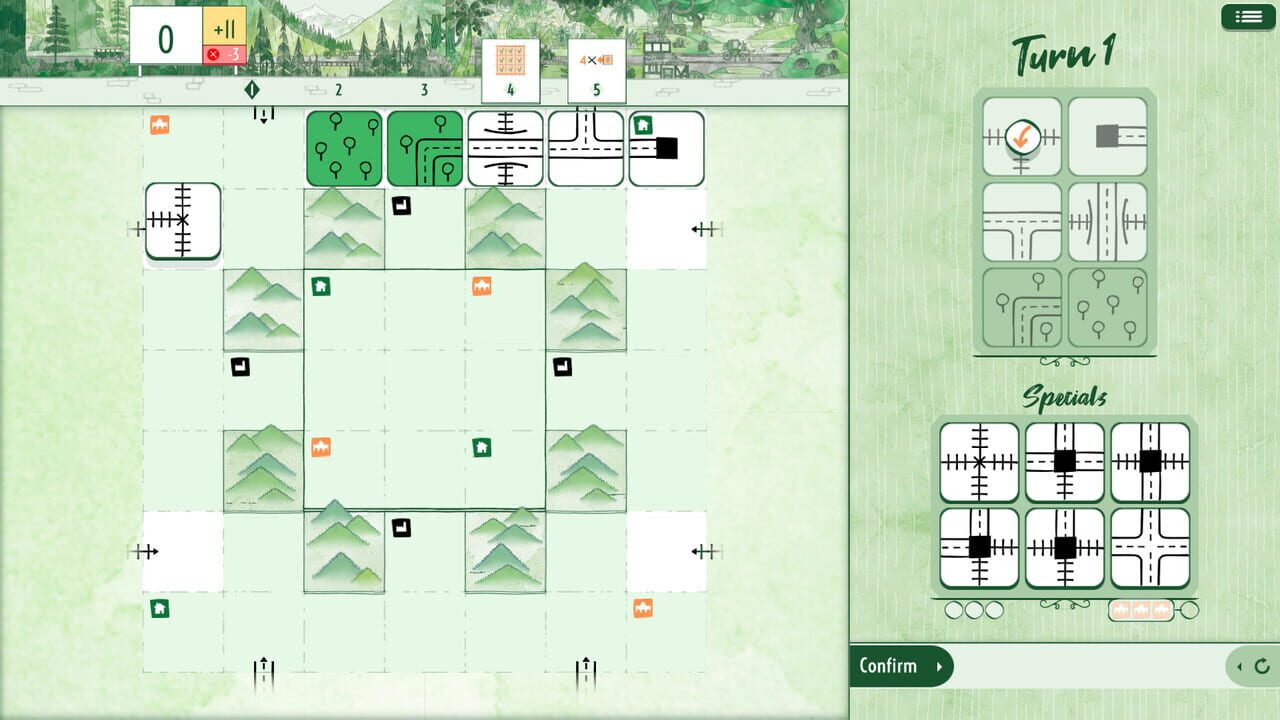Click the 4x multiplier bonus icon above round 5
1280x720 pixels.
click(x=597, y=60)
